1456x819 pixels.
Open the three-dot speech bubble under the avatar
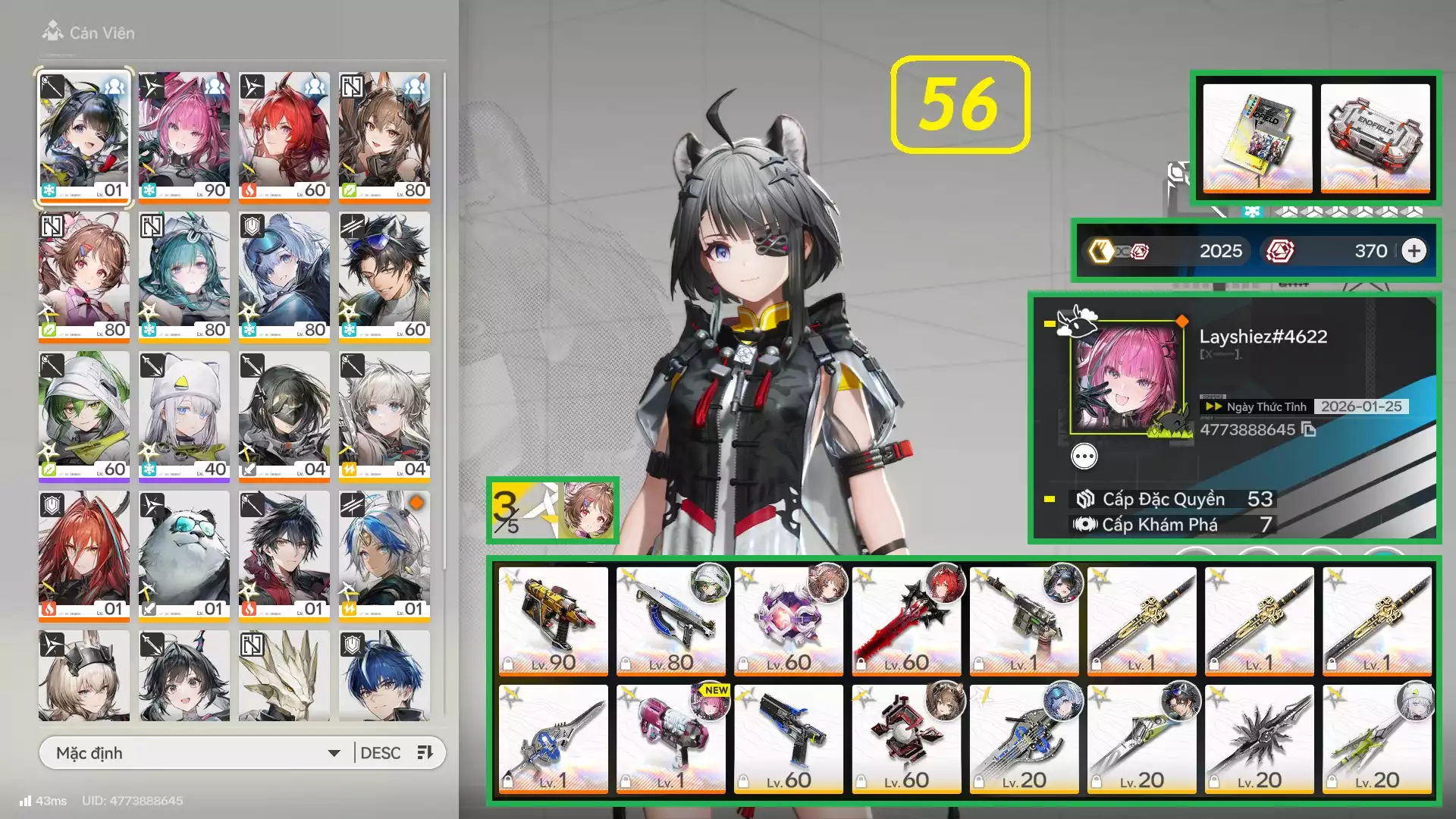tap(1084, 457)
